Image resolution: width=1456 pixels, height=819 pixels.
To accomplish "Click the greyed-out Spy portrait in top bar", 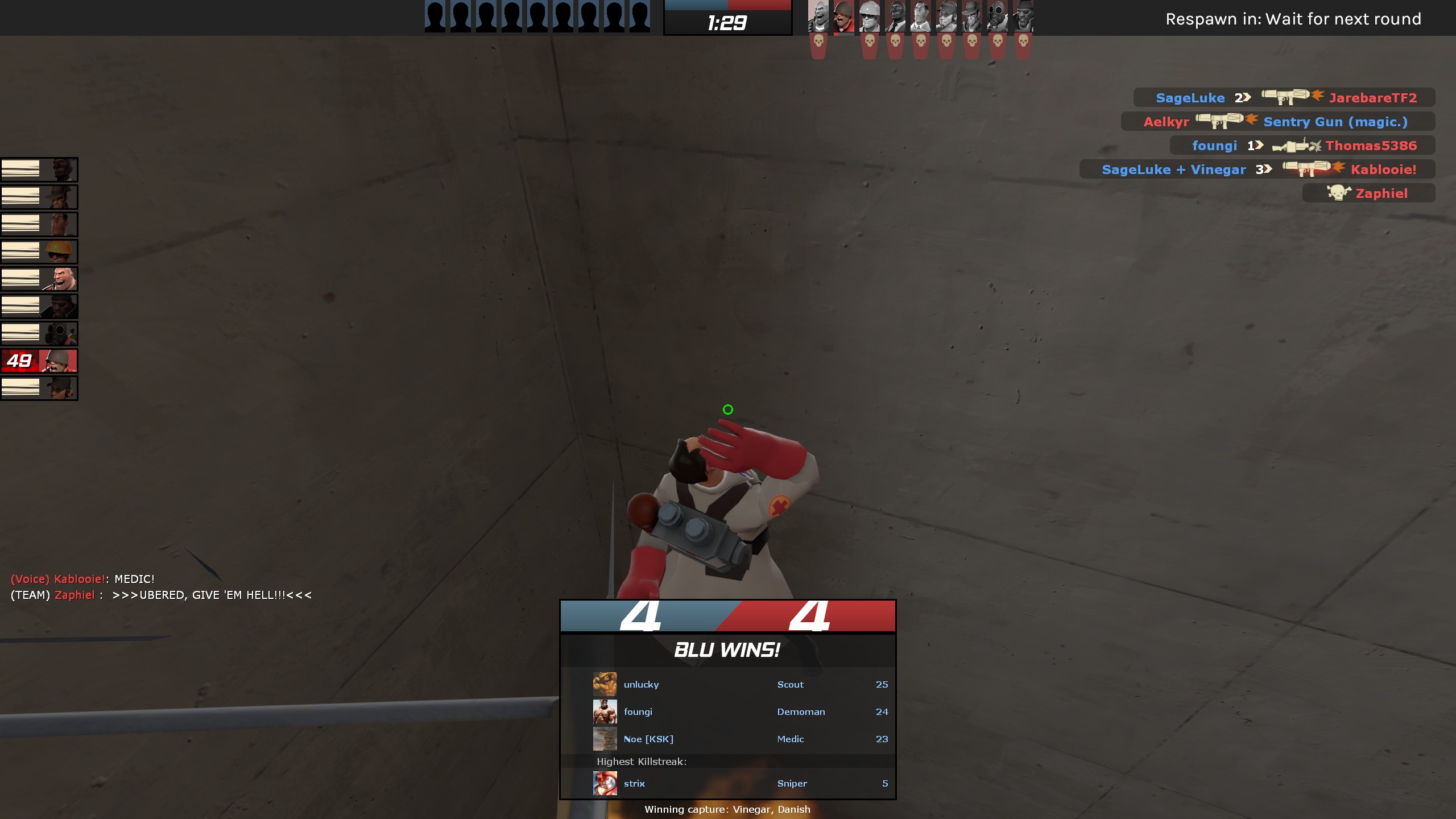I will [x=895, y=17].
